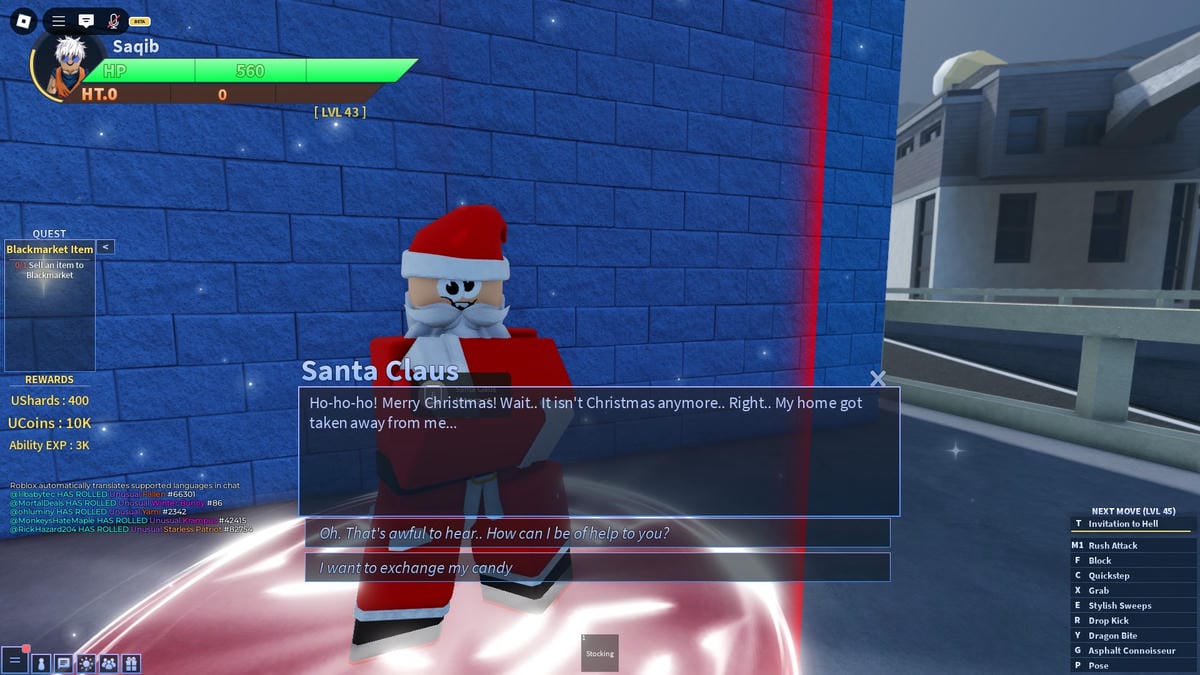The image size is (1200, 675).
Task: Open the group of people icon
Action: [x=108, y=662]
